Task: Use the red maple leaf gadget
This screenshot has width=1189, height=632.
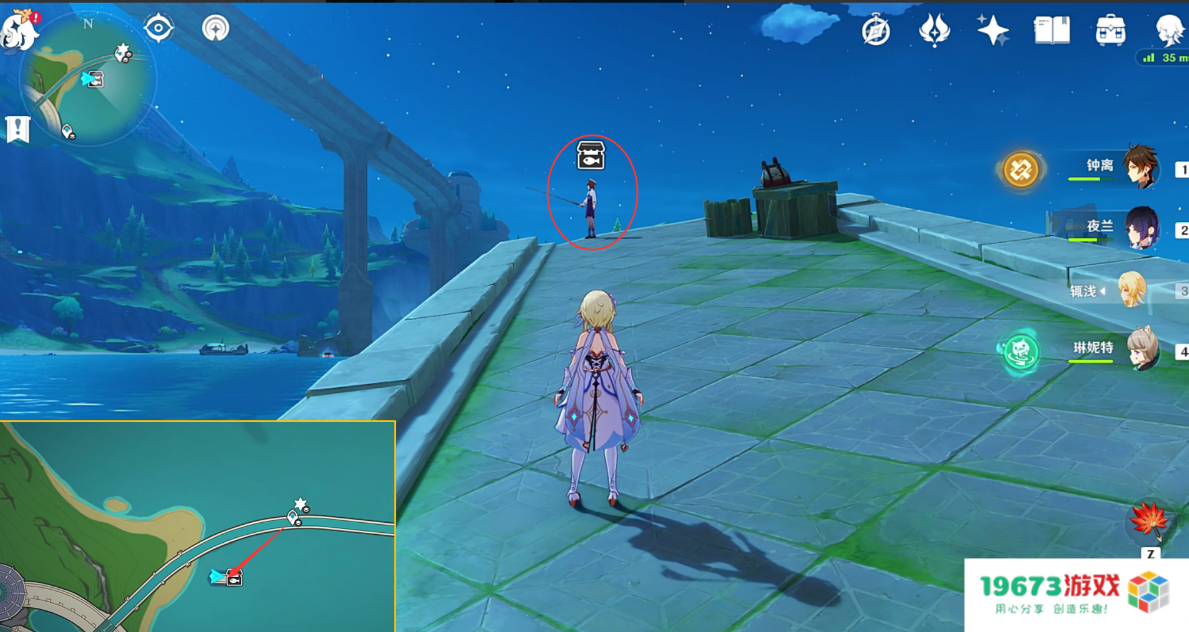Action: pyautogui.click(x=1150, y=522)
